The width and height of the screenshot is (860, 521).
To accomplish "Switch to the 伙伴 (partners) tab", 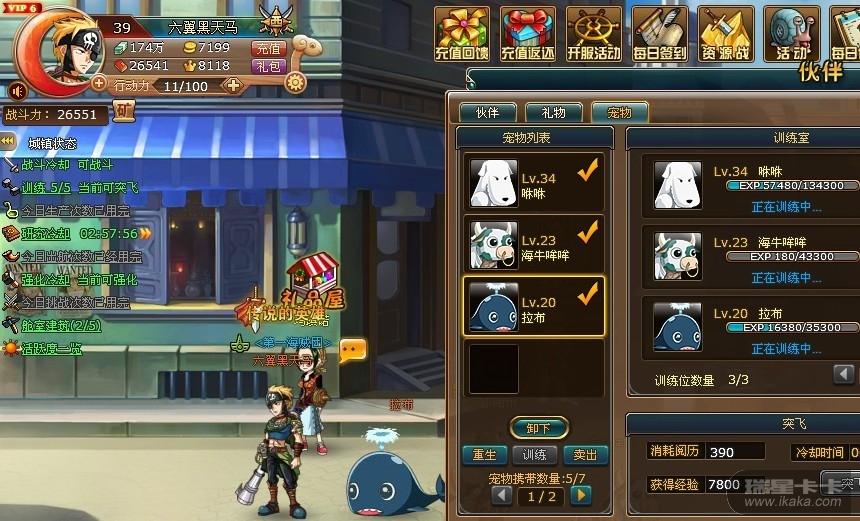I will click(487, 113).
